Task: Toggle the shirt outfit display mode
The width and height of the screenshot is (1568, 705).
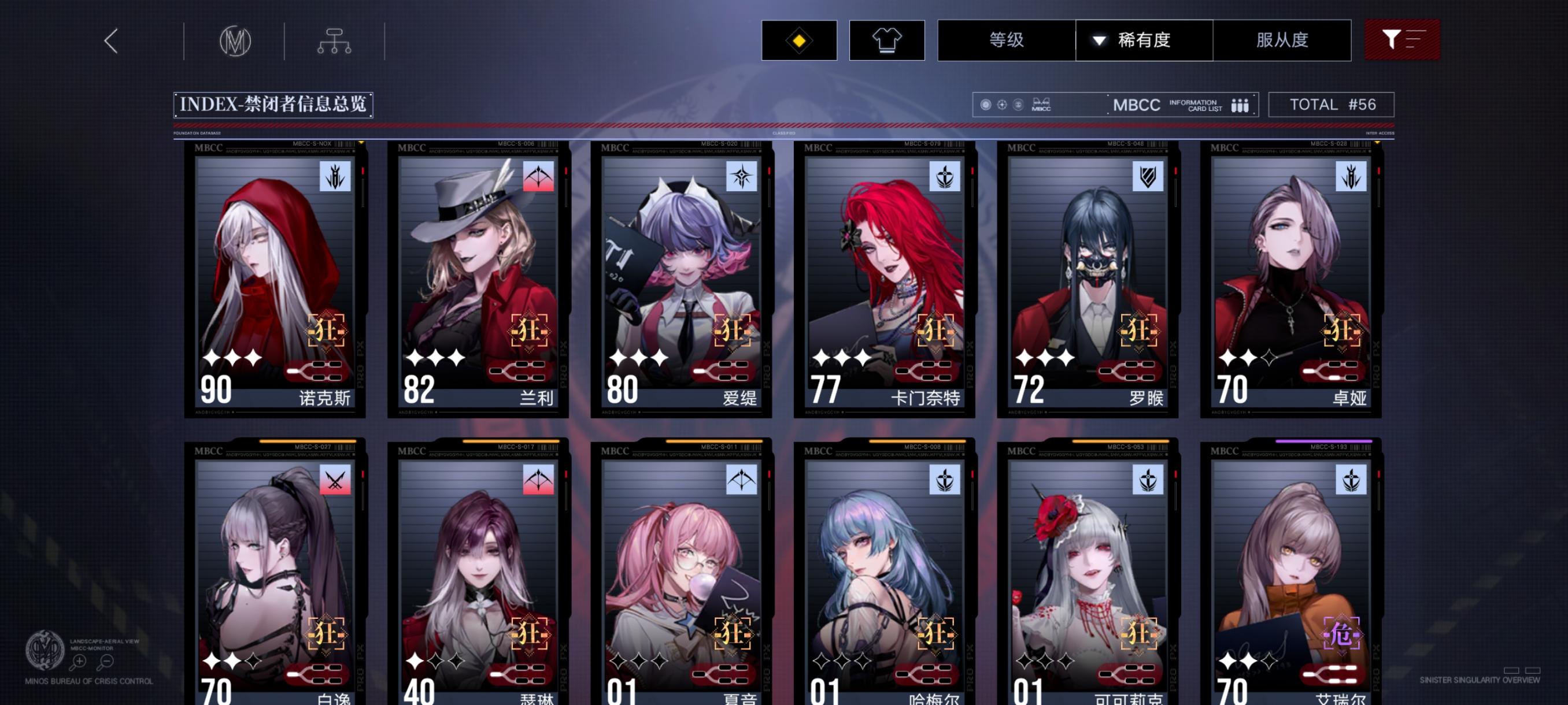Action: (x=887, y=41)
